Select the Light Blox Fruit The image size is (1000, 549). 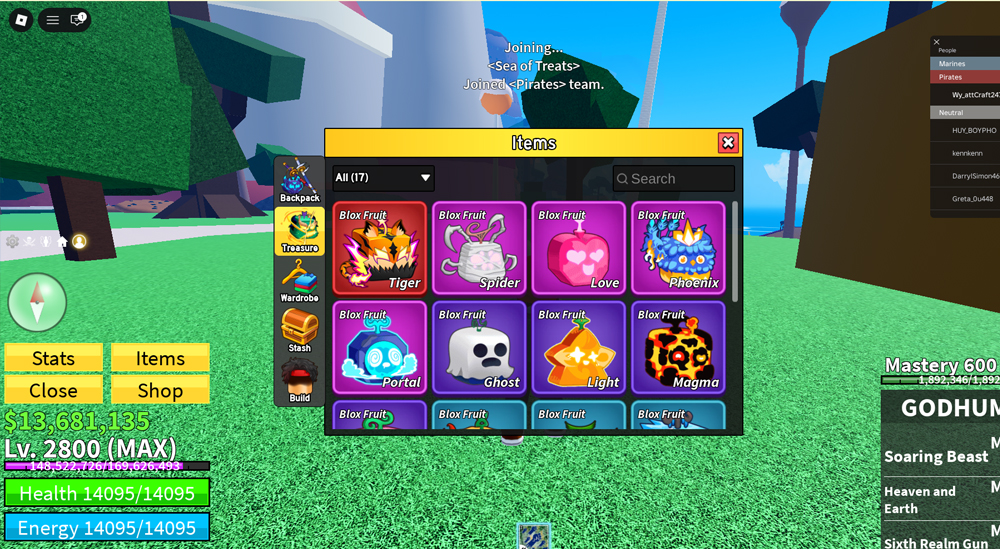point(578,347)
